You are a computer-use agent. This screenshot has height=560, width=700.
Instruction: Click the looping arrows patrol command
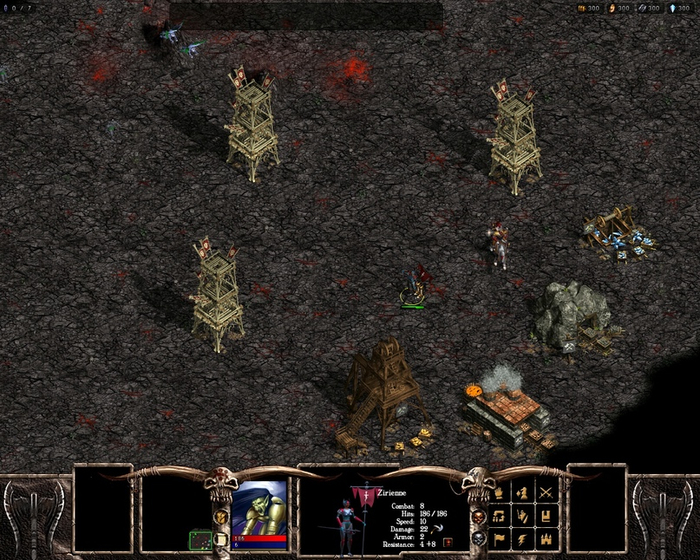498,516
